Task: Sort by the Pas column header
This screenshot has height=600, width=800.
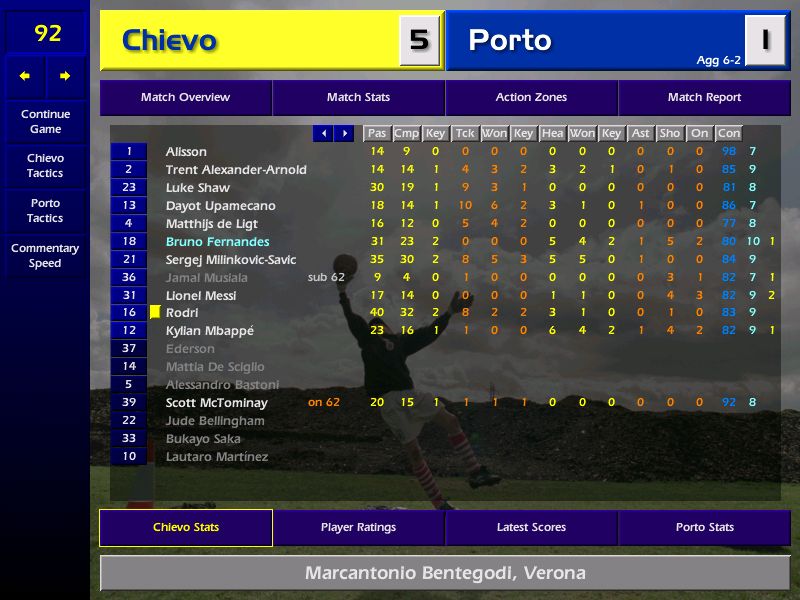Action: click(x=376, y=133)
